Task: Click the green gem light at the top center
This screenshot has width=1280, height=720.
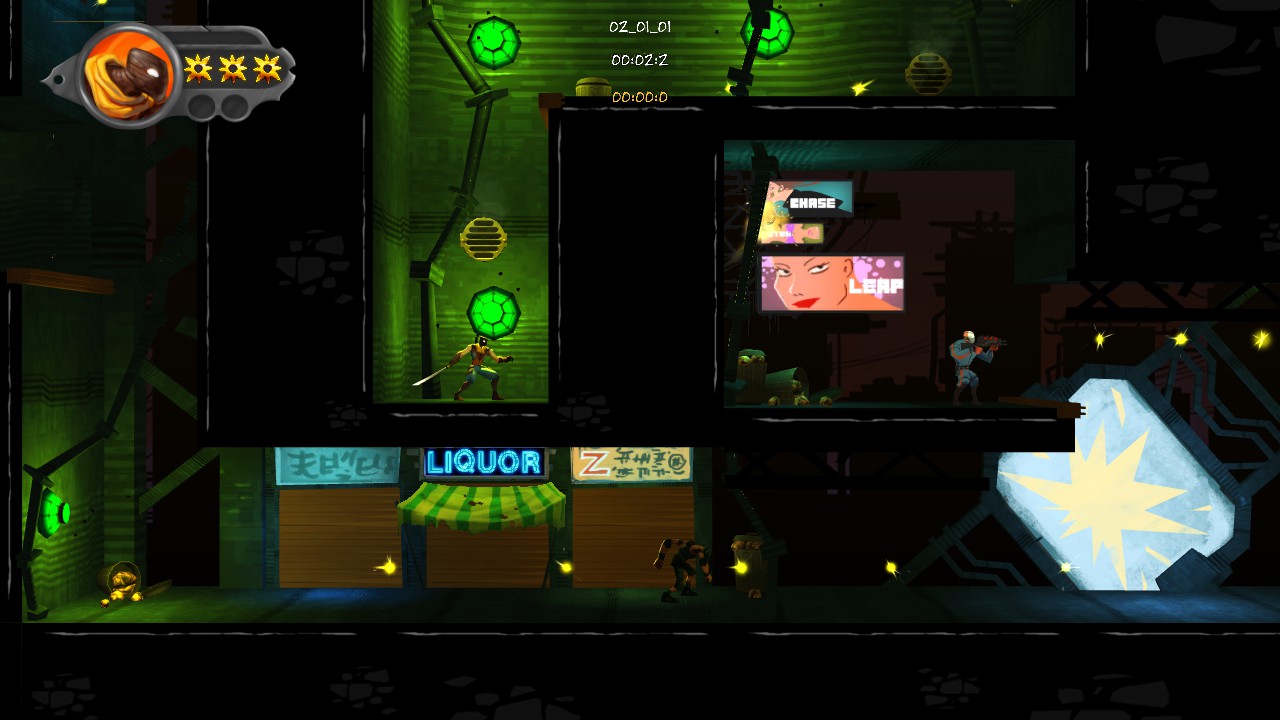Action: 494,40
